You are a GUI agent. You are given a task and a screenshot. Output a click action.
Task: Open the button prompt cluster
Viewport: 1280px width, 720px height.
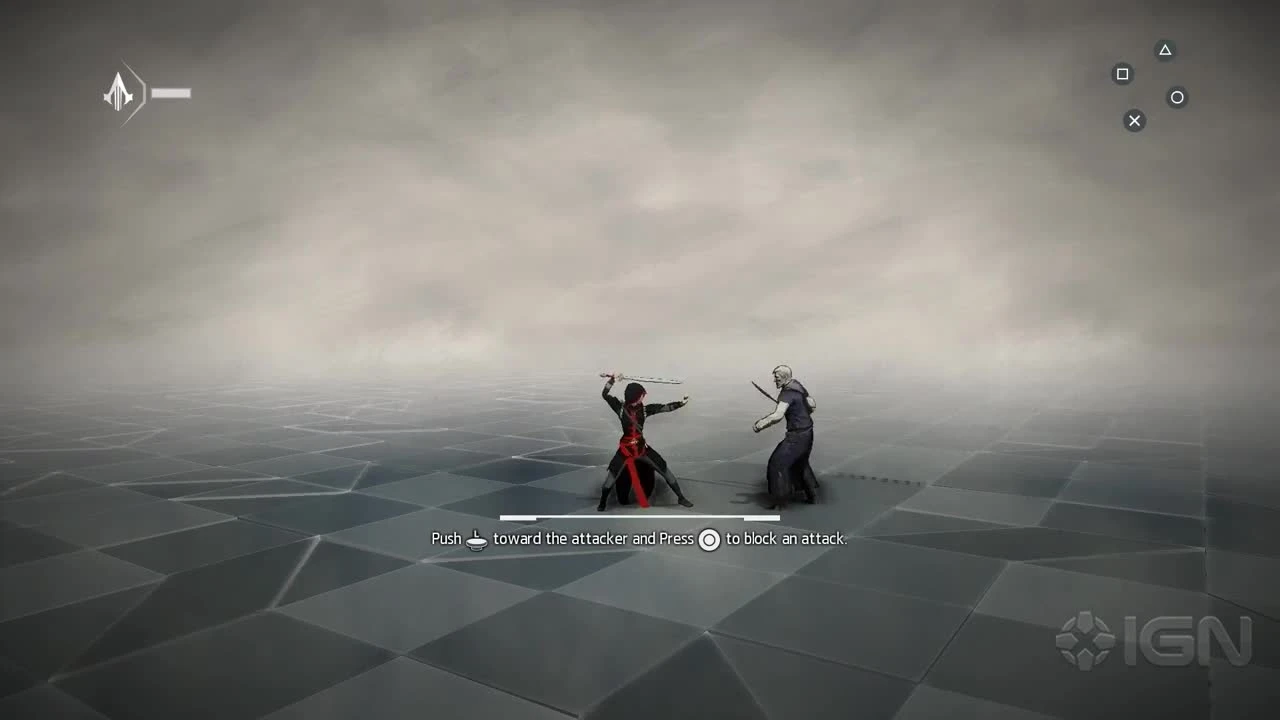point(1148,85)
